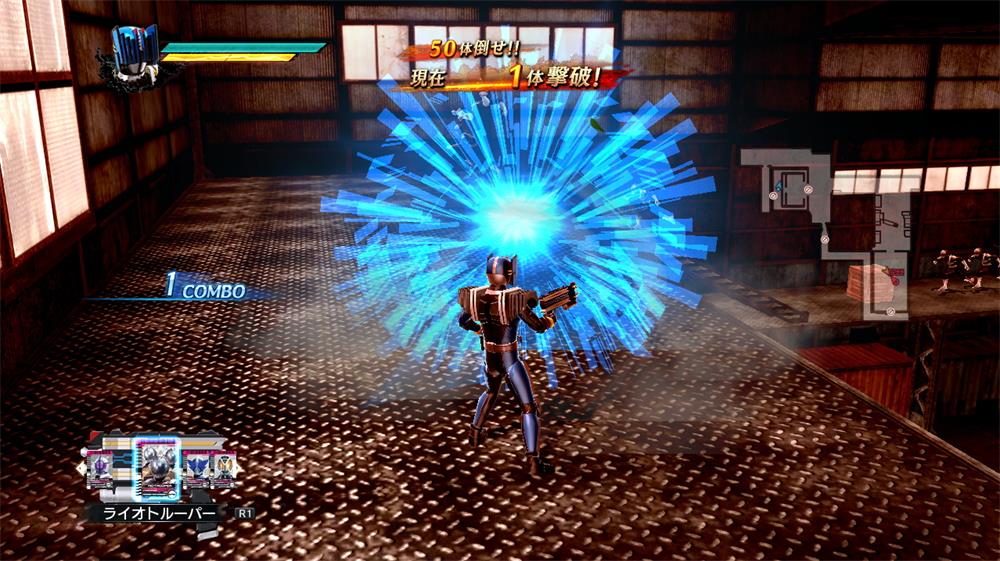Choose the purple rider card
The height and width of the screenshot is (561, 1000).
pyautogui.click(x=102, y=468)
